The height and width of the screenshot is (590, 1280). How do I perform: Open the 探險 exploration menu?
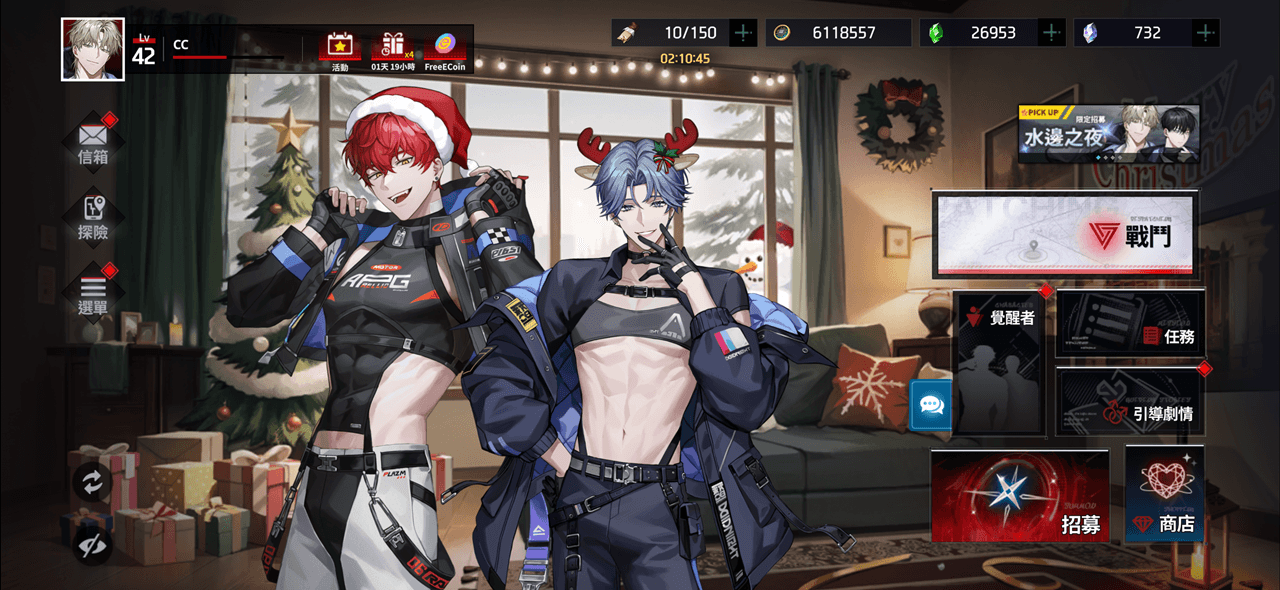pos(93,217)
